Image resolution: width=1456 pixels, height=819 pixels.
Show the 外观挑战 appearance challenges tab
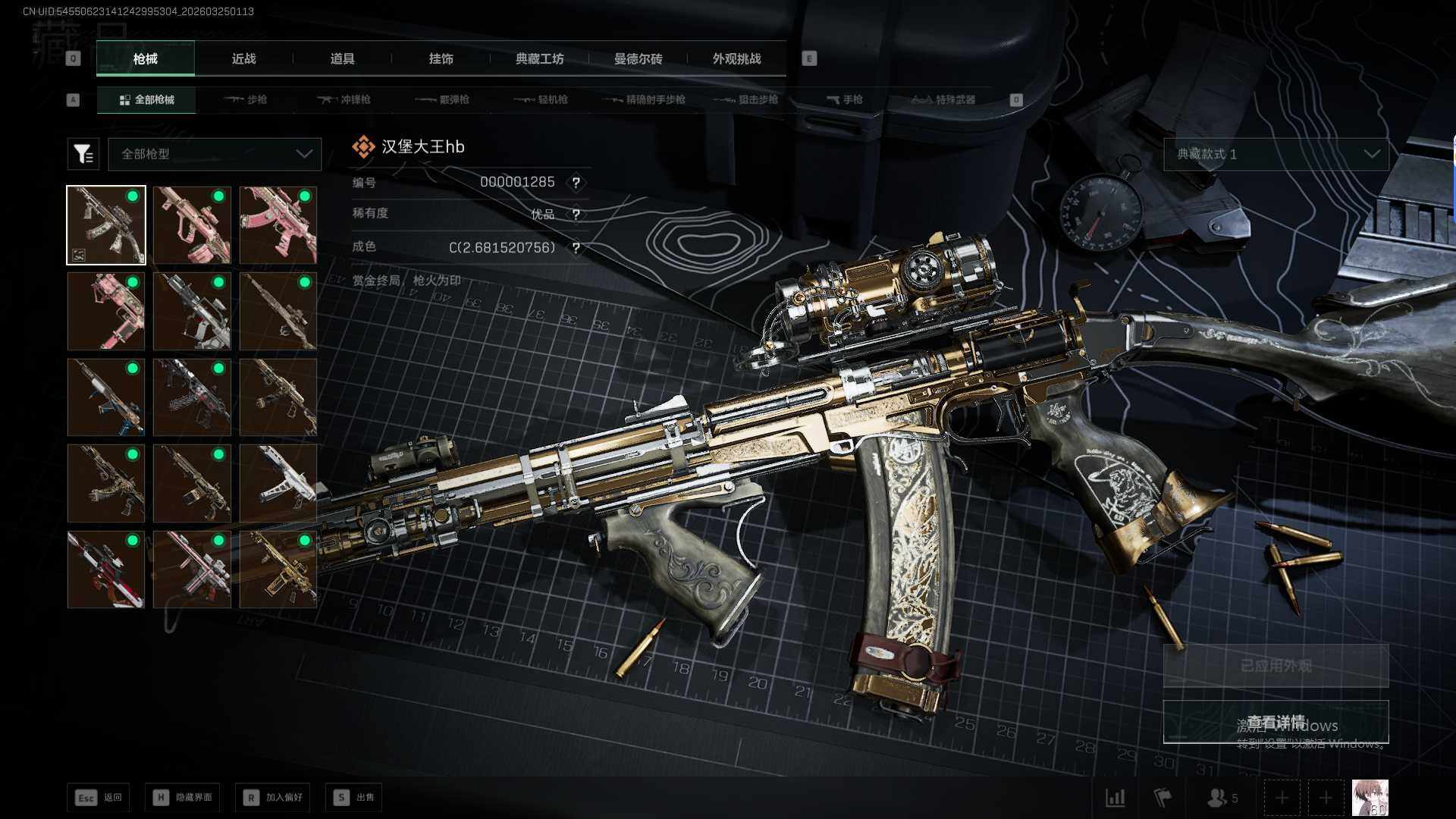coord(736,58)
